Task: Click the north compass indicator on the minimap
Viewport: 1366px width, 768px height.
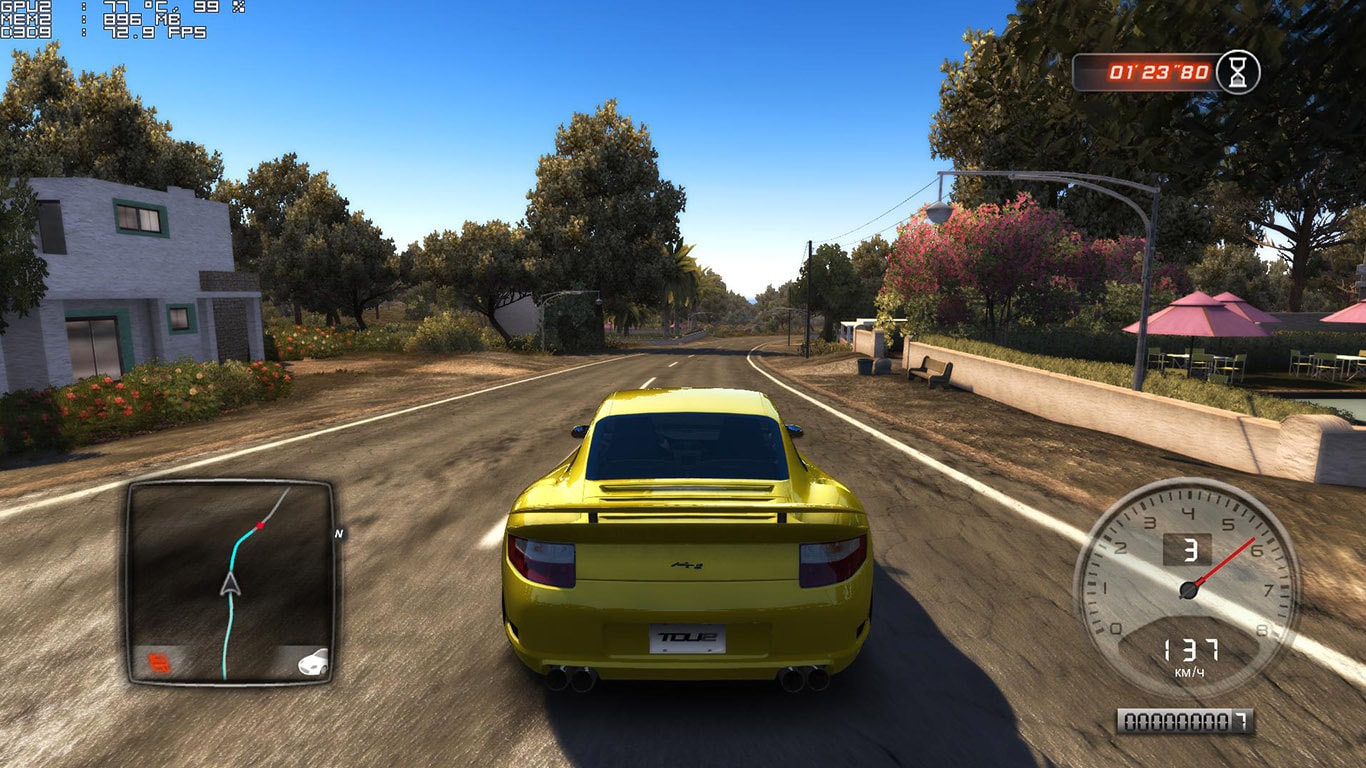Action: pyautogui.click(x=338, y=535)
